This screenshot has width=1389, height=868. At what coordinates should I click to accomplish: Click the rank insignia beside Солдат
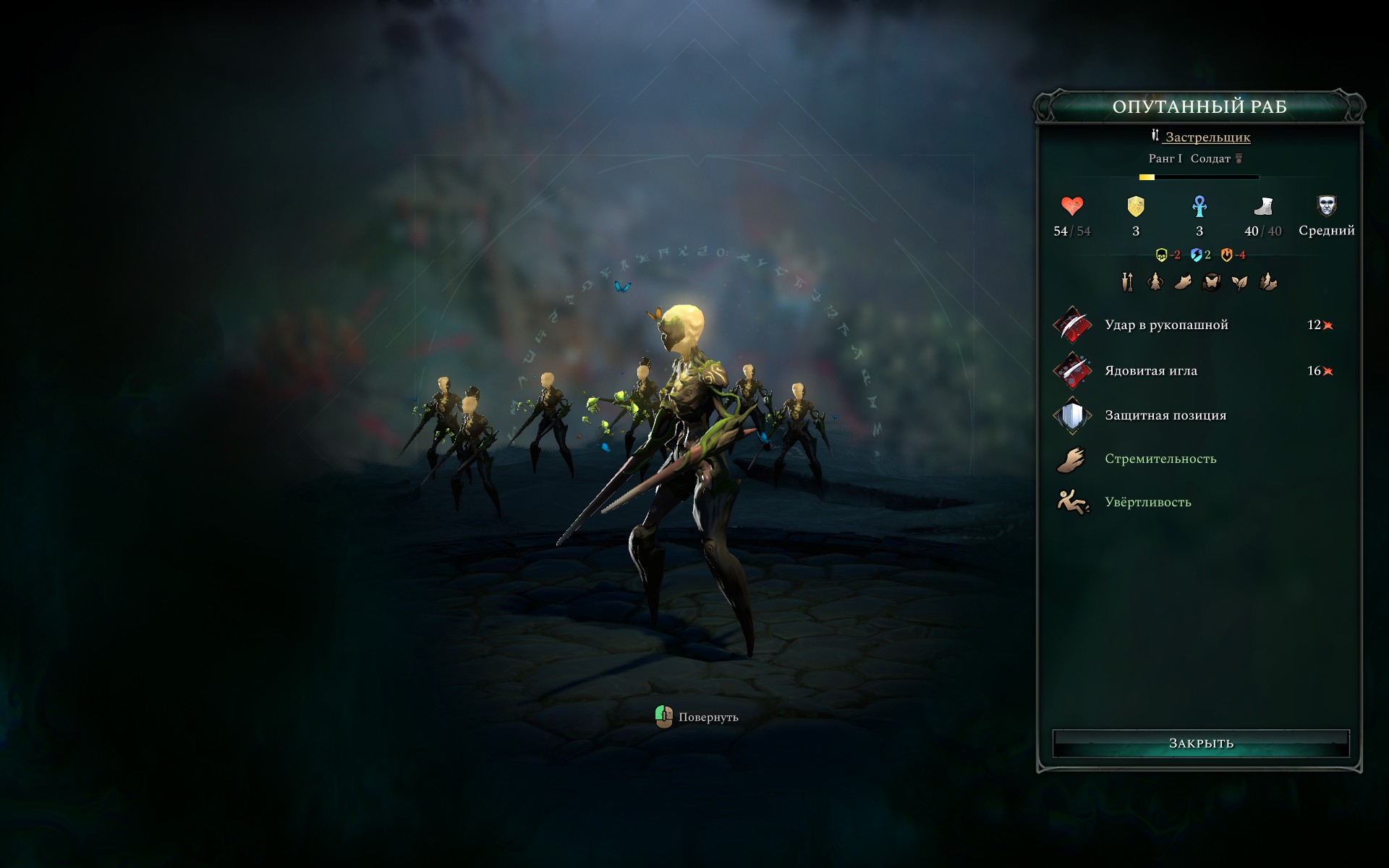click(1239, 158)
